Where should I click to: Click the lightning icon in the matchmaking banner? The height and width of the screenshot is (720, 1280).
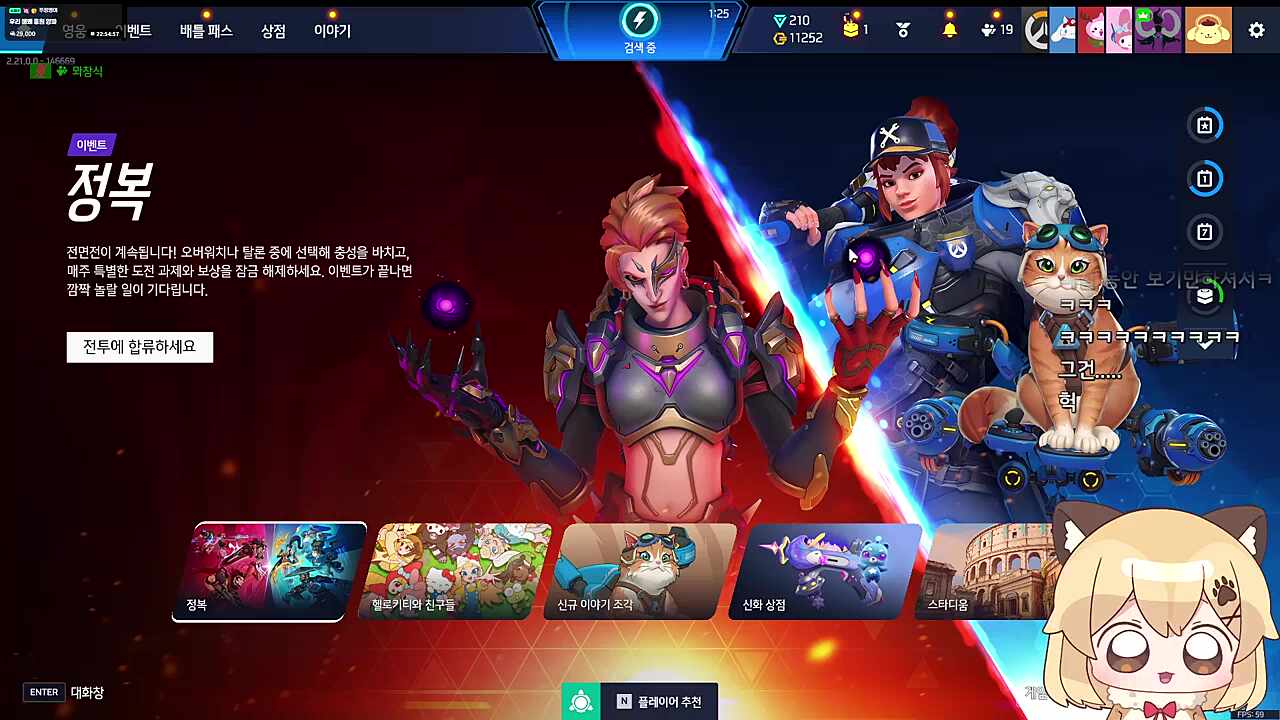[x=640, y=19]
